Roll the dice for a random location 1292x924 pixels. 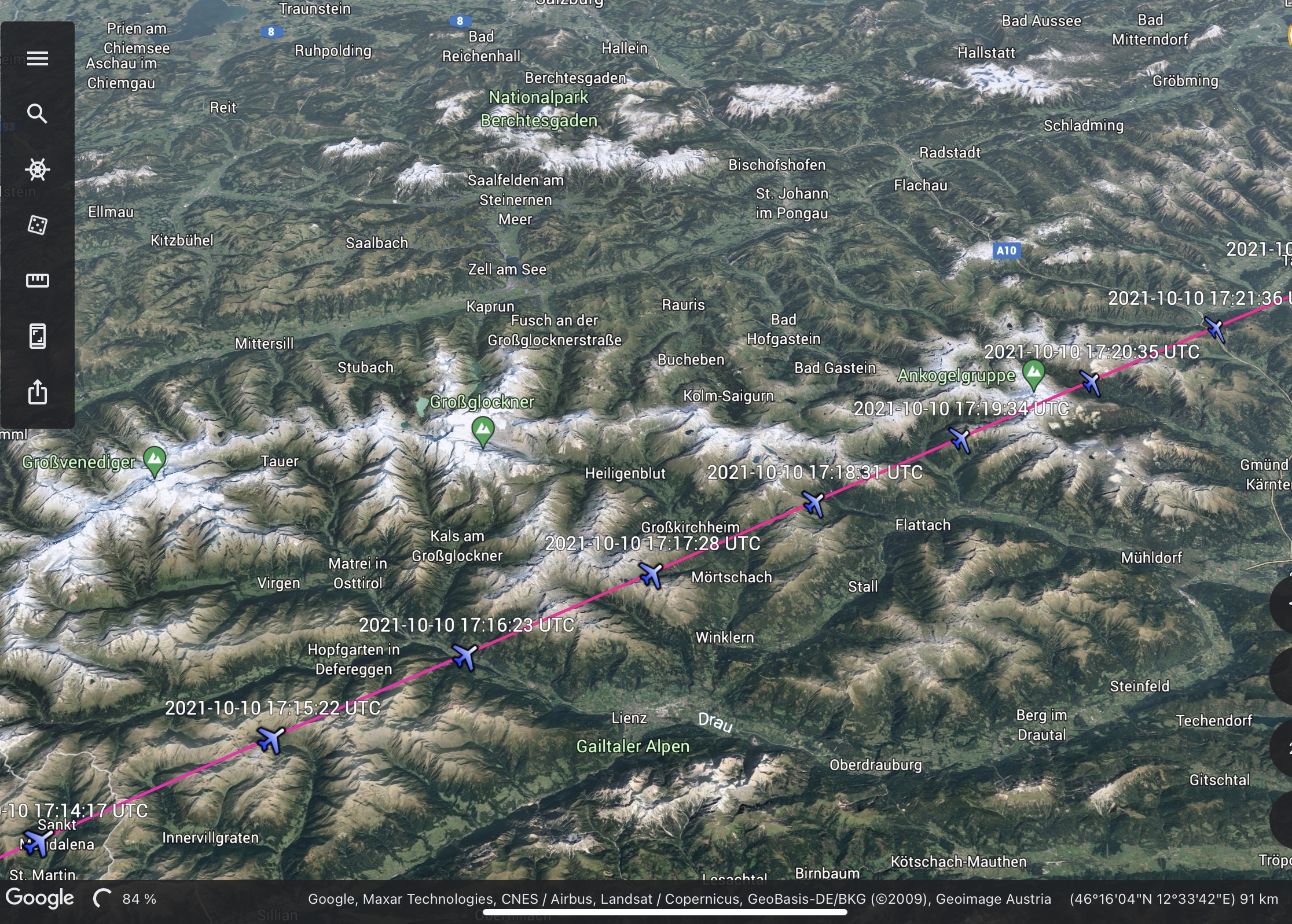pos(38,225)
